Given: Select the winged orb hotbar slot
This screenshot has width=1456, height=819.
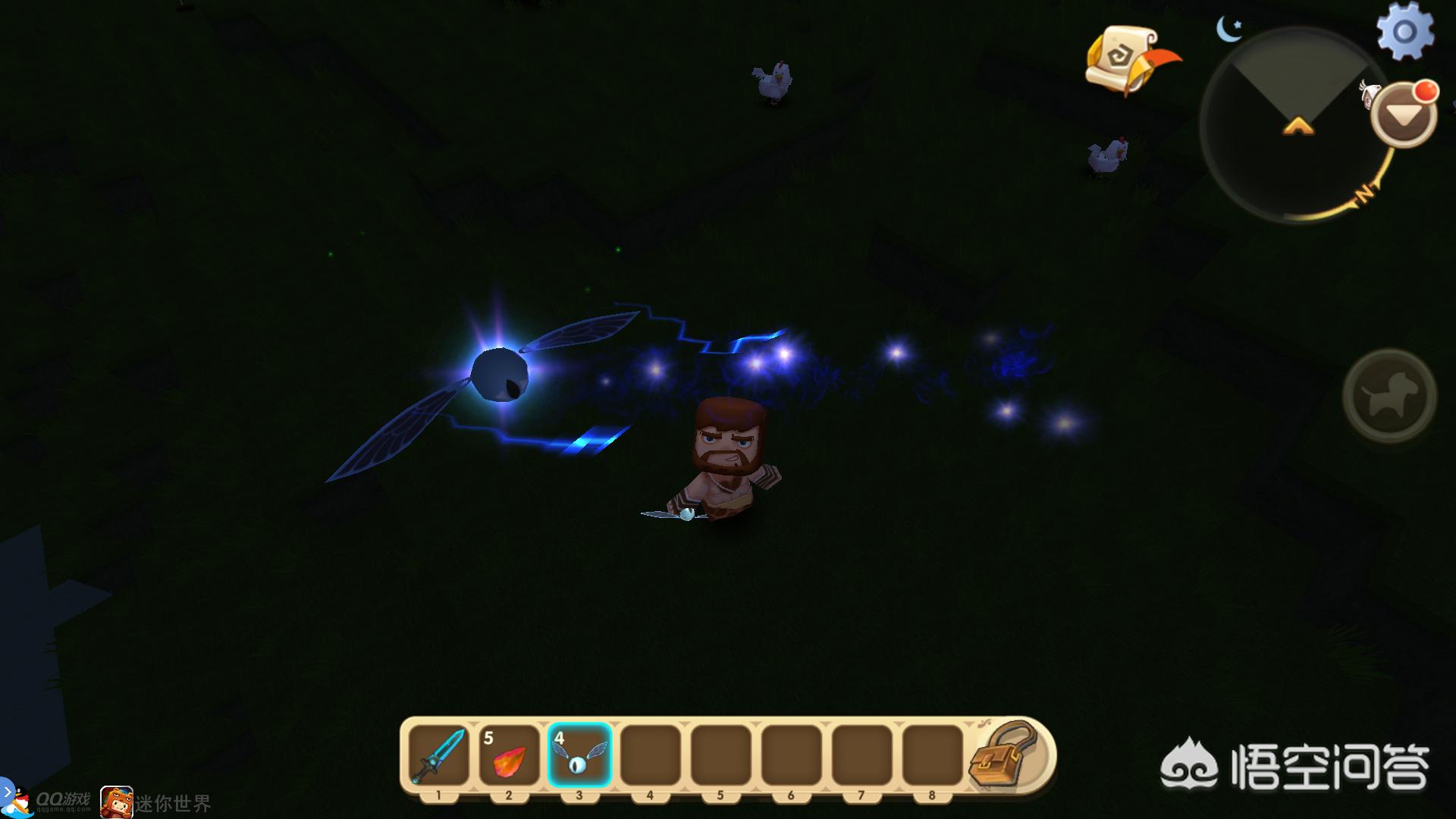Looking at the screenshot, I should coord(579,755).
